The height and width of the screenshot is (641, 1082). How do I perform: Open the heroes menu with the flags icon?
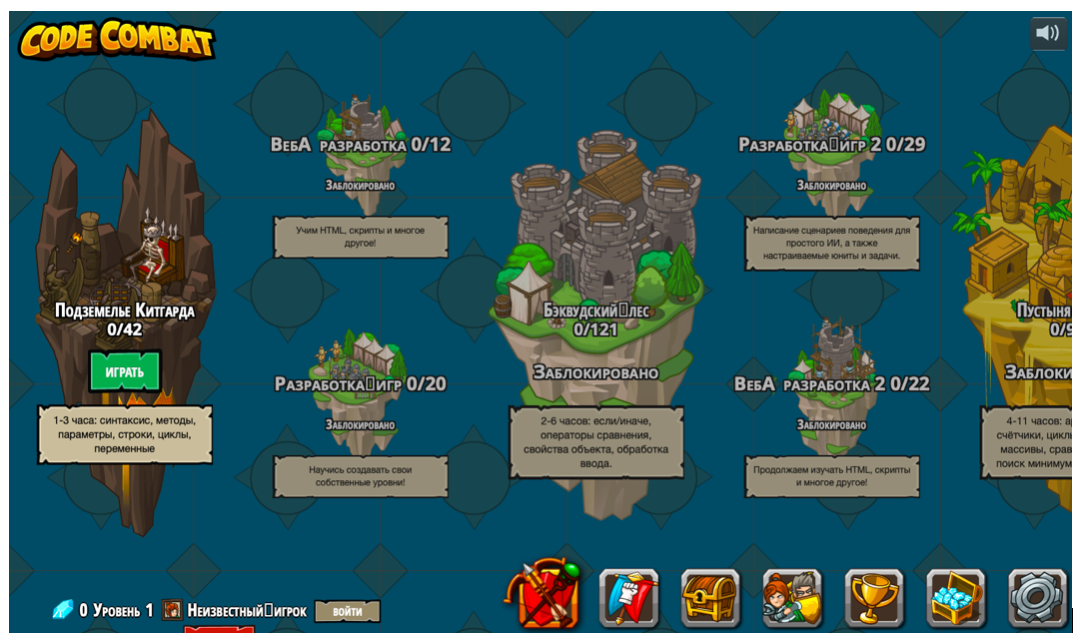628,598
